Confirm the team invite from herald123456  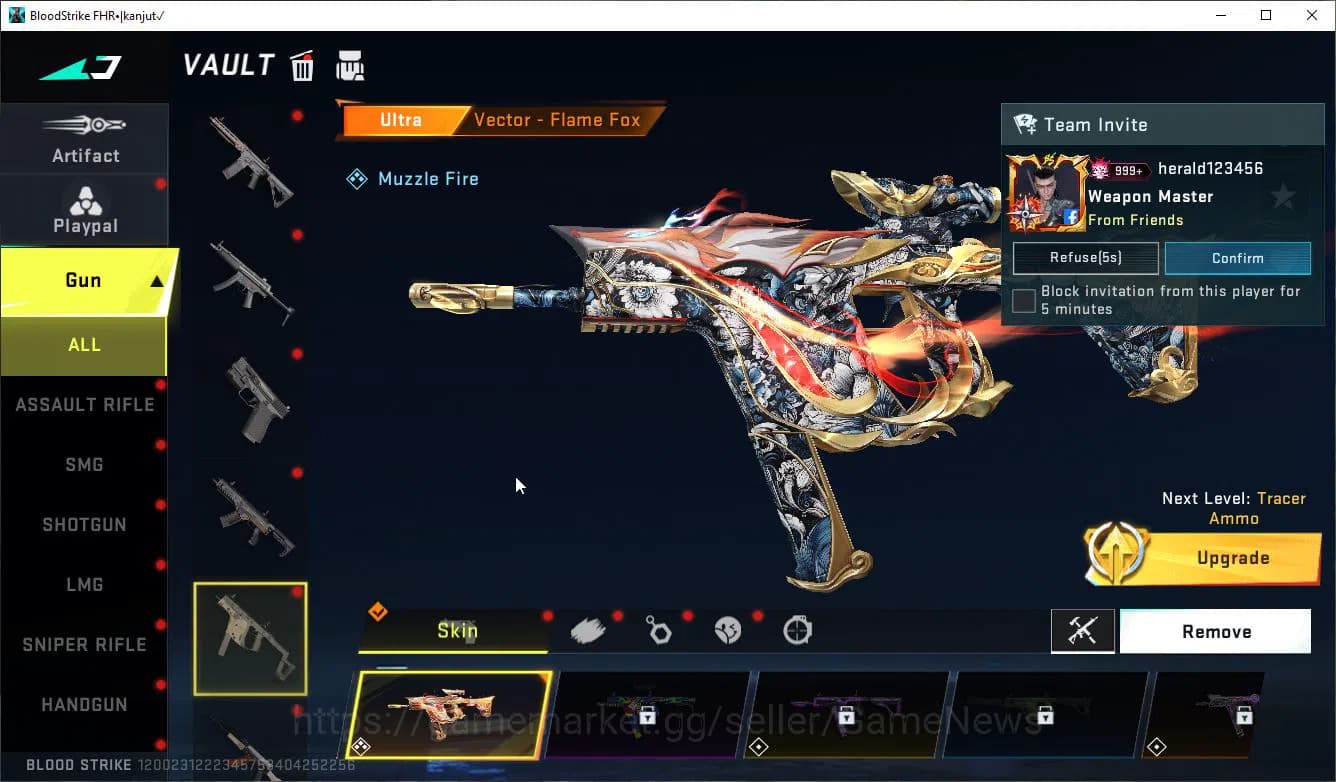(1238, 257)
